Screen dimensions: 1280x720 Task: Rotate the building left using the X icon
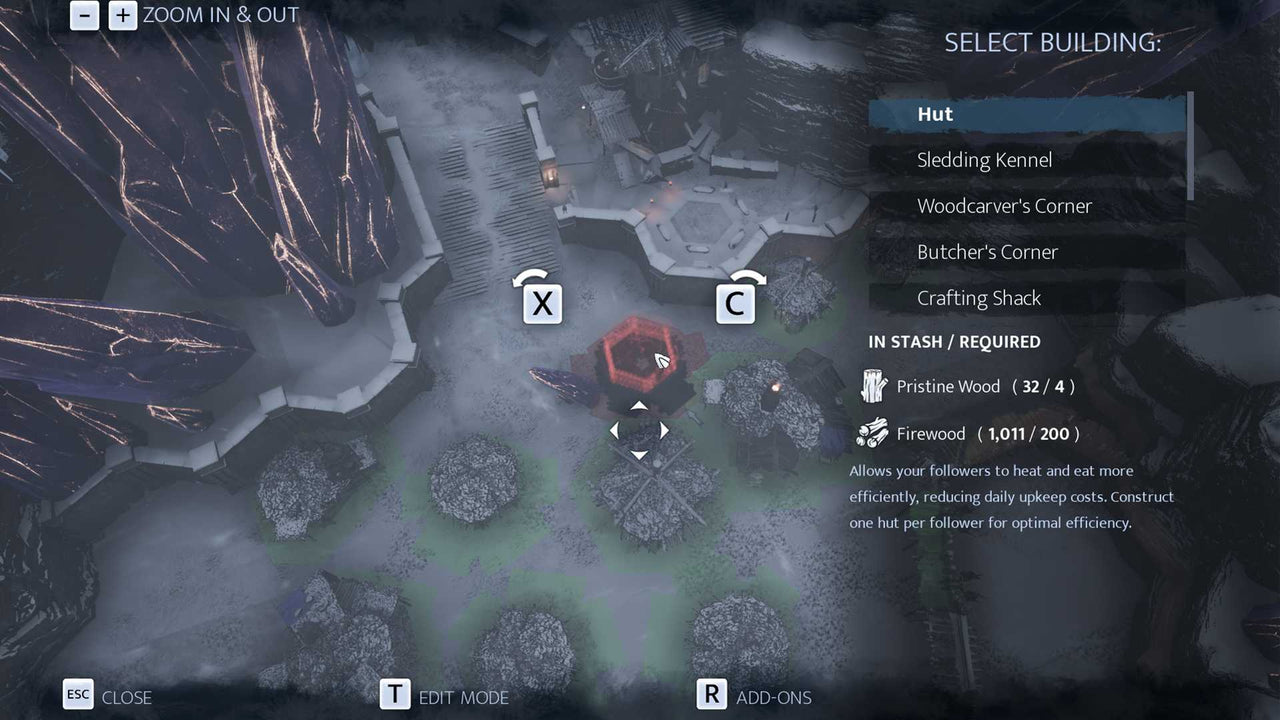pyautogui.click(x=542, y=303)
